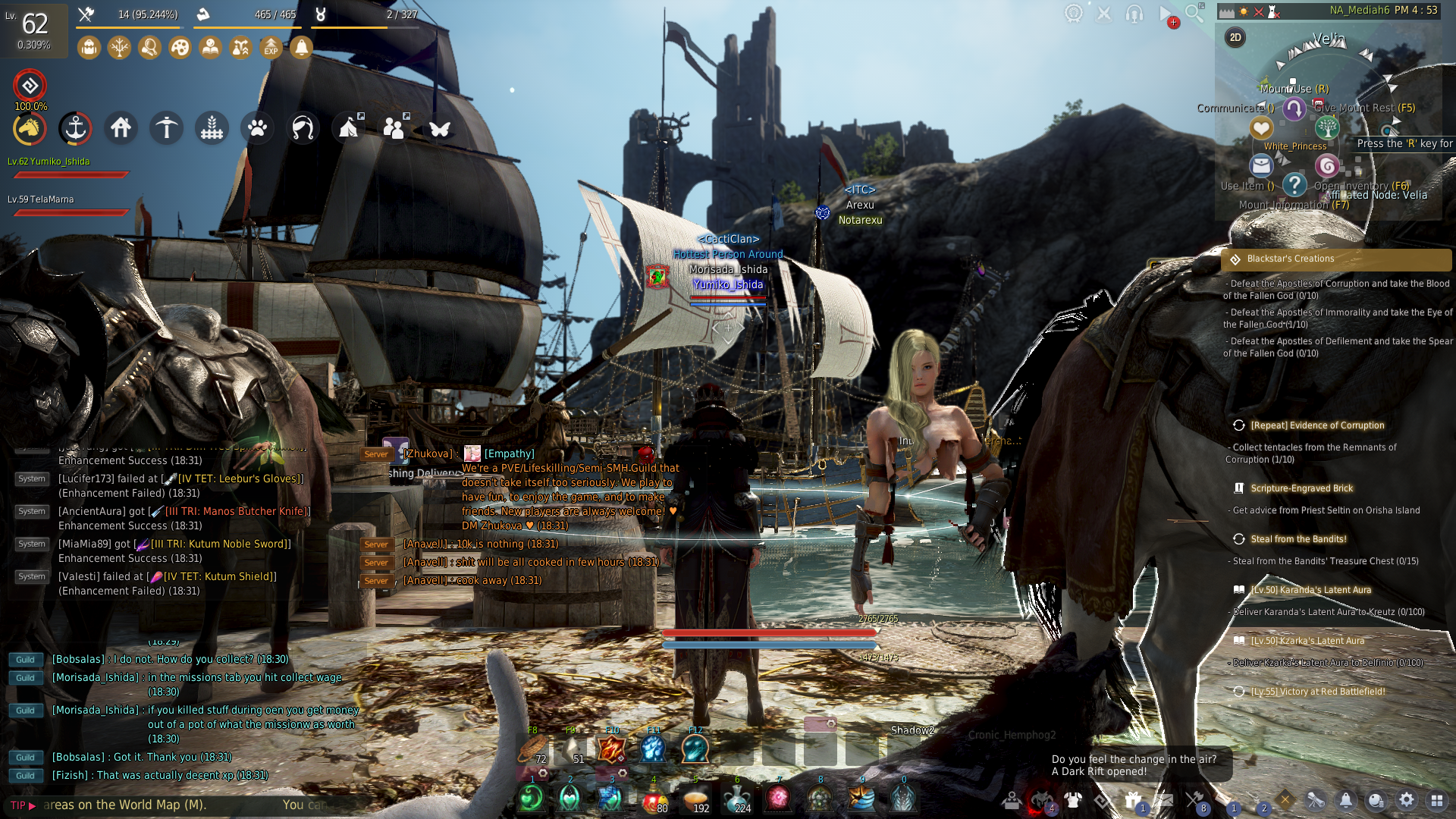Open the backpack icon under the level bar
1456x819 pixels.
[89, 48]
